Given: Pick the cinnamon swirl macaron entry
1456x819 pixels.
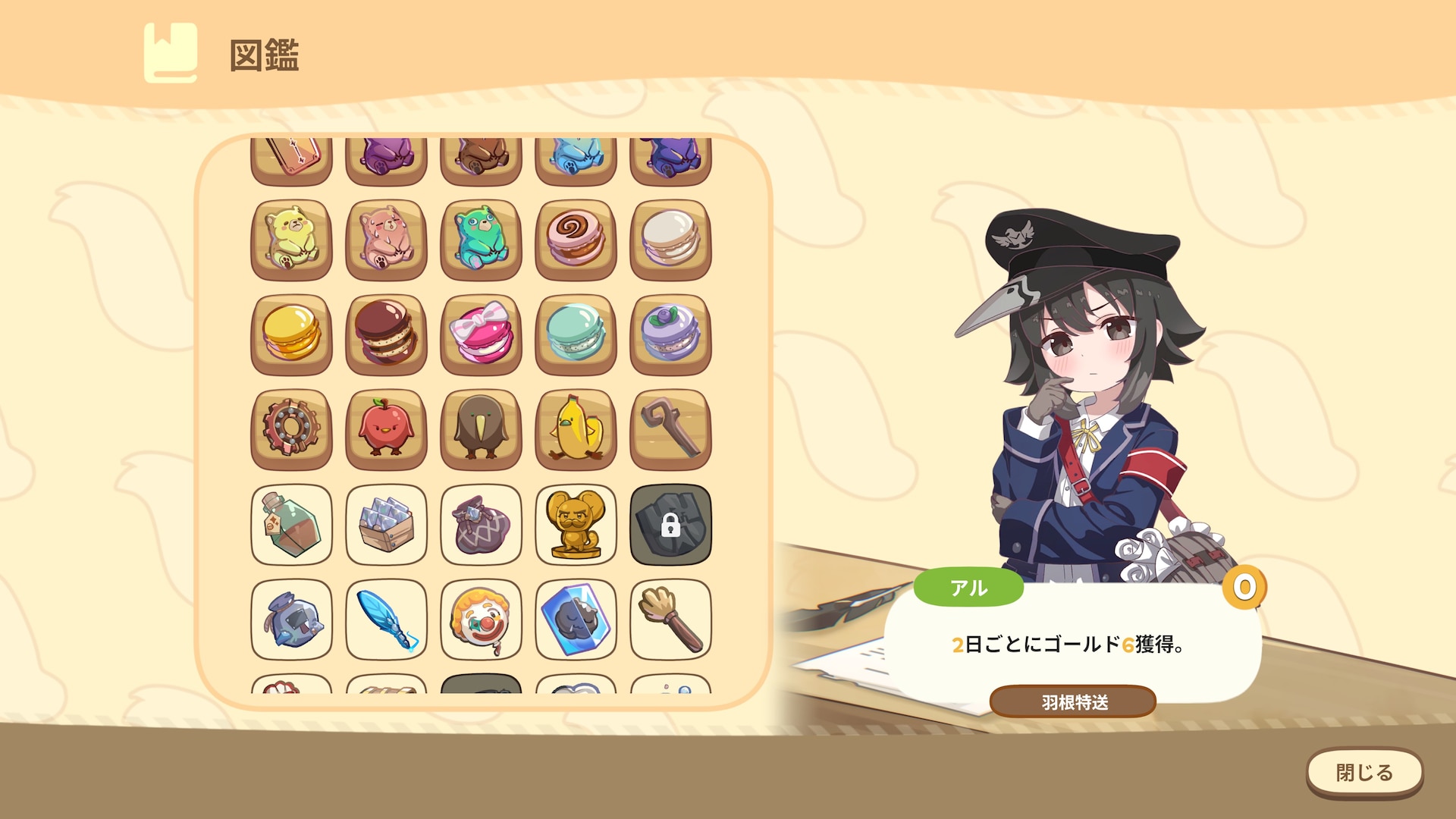Looking at the screenshot, I should [x=576, y=240].
